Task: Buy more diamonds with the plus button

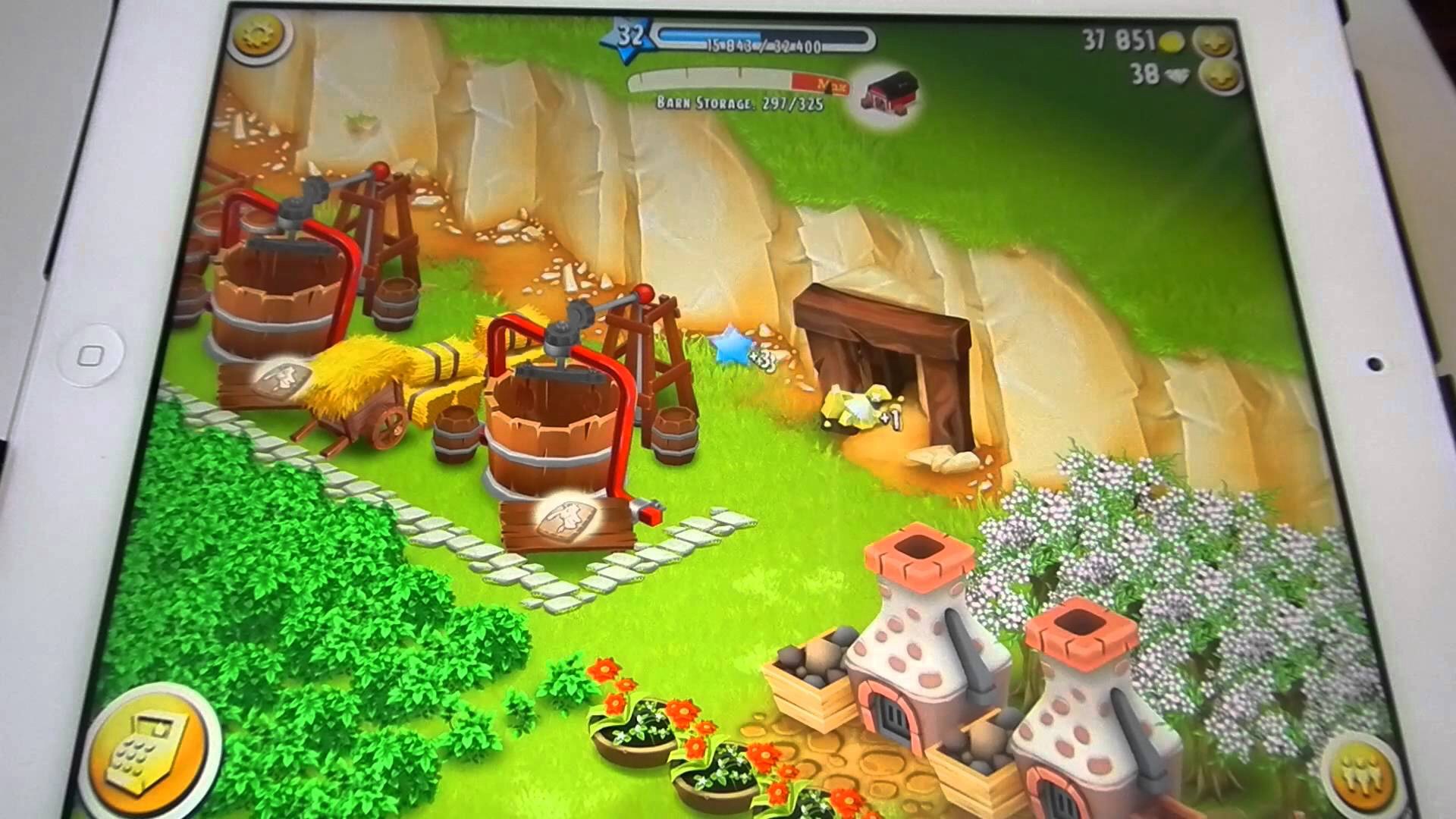Action: 1222,77
